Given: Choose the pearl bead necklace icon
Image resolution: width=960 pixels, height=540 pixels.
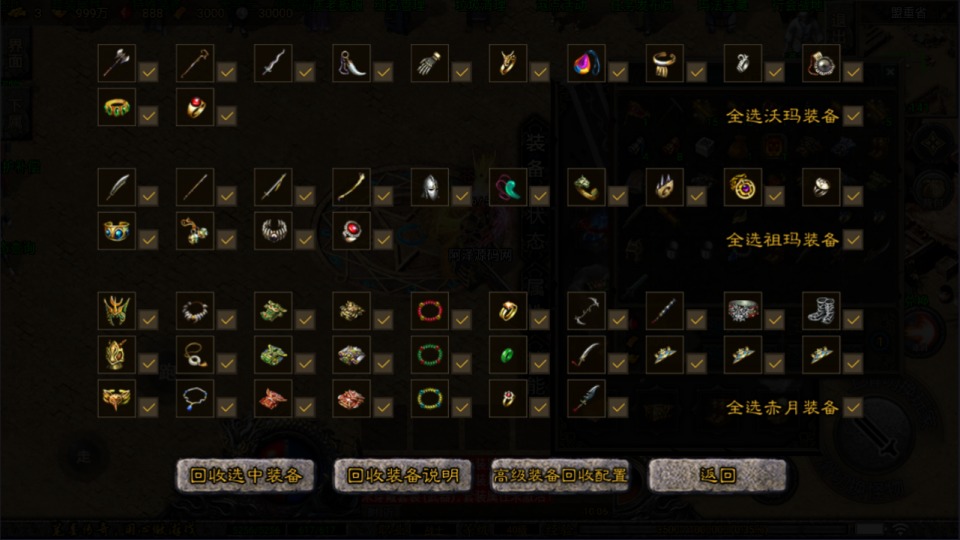Looking at the screenshot, I should [195, 311].
